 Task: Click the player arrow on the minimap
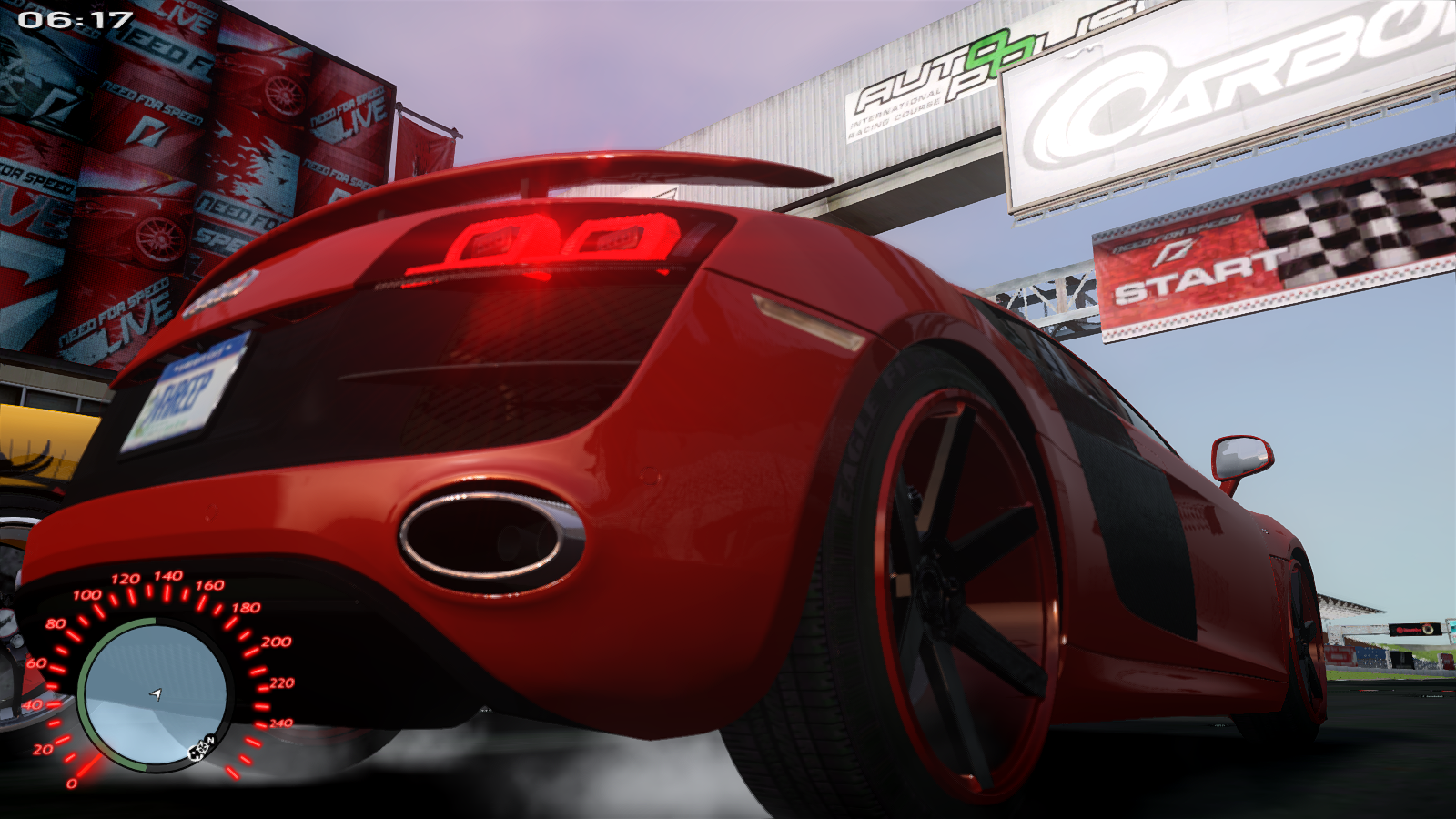(157, 695)
